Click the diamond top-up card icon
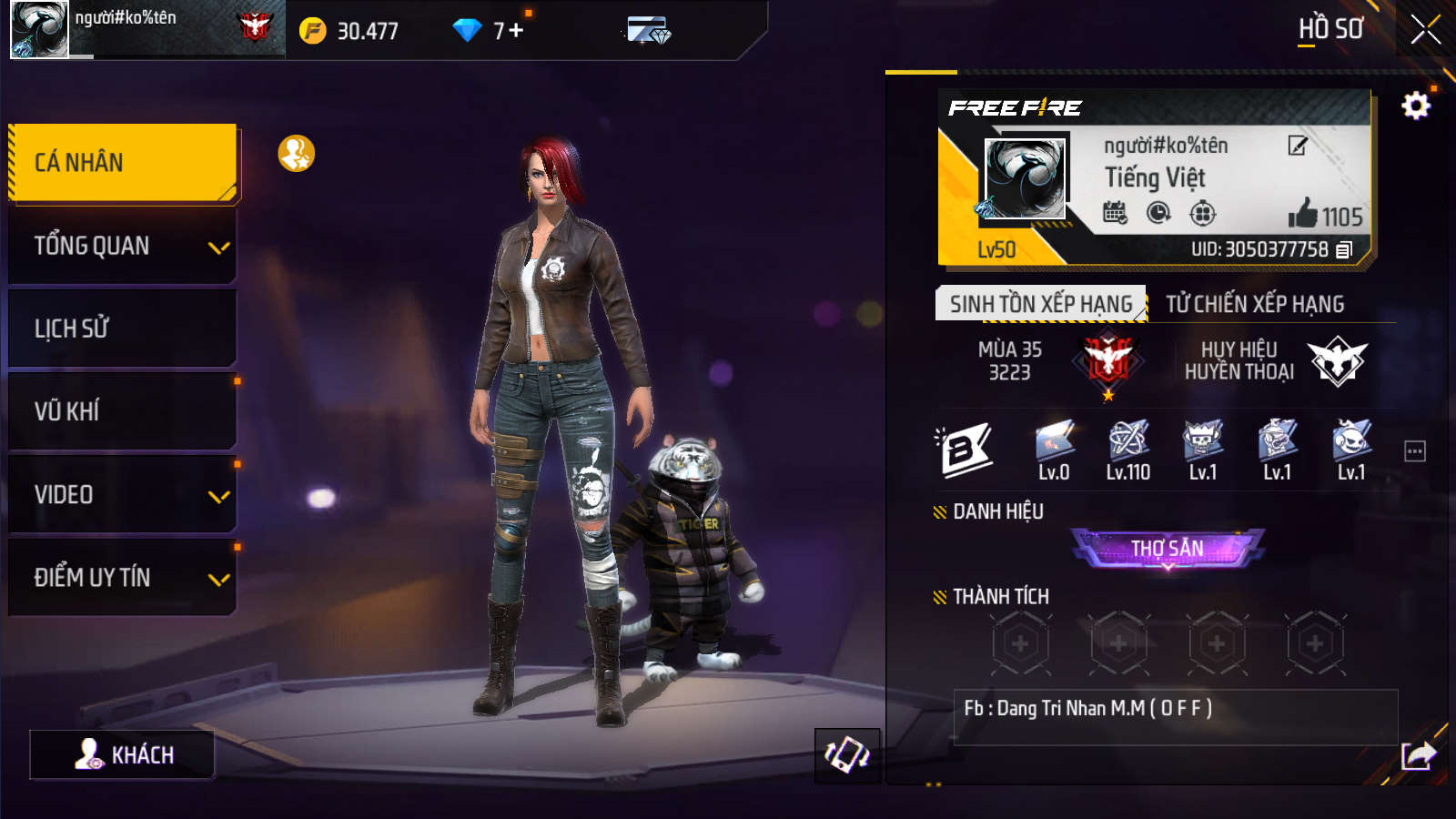1456x819 pixels. (649, 31)
